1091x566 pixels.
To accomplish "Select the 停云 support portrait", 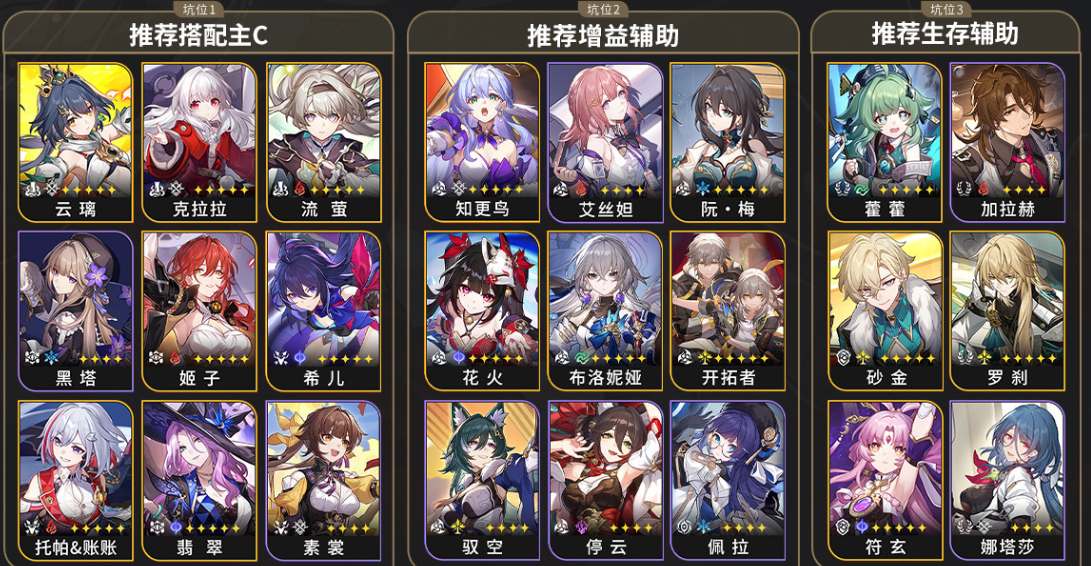I will tap(606, 478).
